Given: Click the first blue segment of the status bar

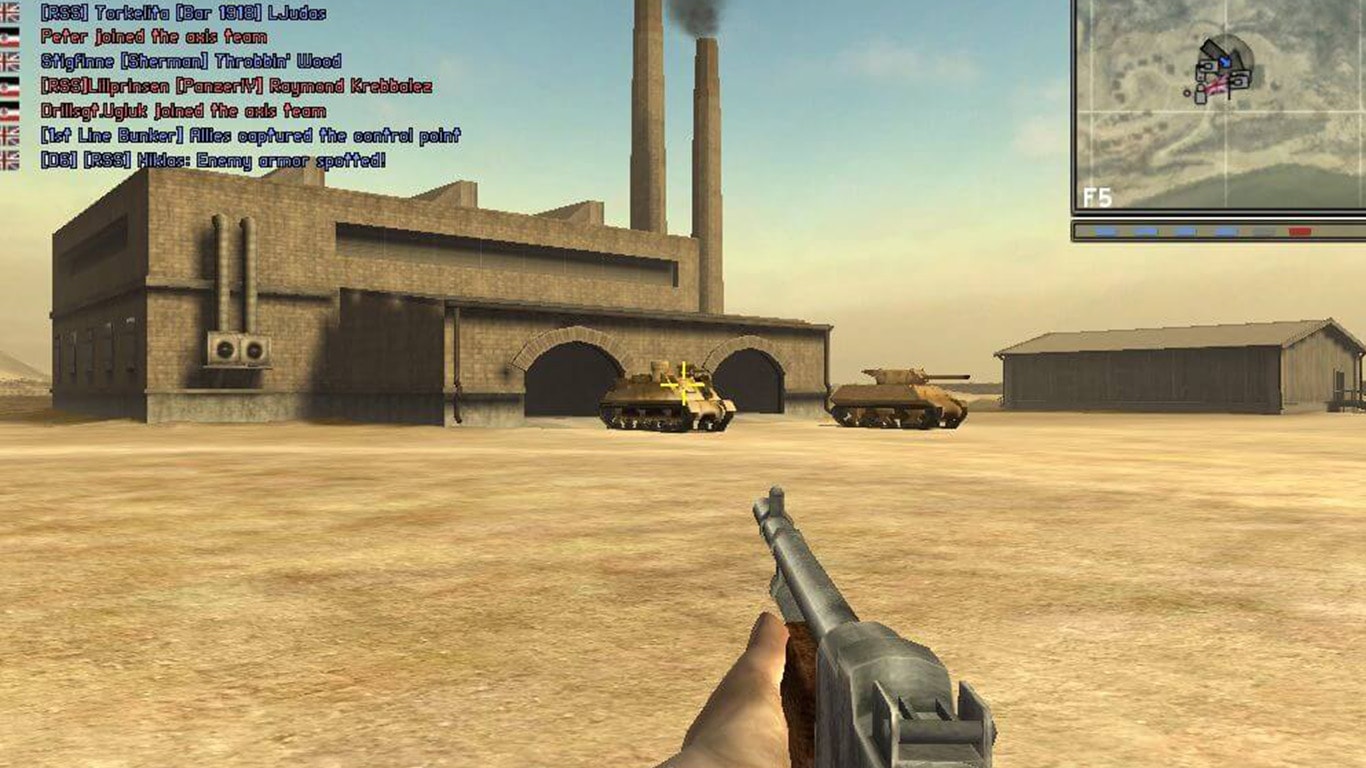Looking at the screenshot, I should point(1106,231).
